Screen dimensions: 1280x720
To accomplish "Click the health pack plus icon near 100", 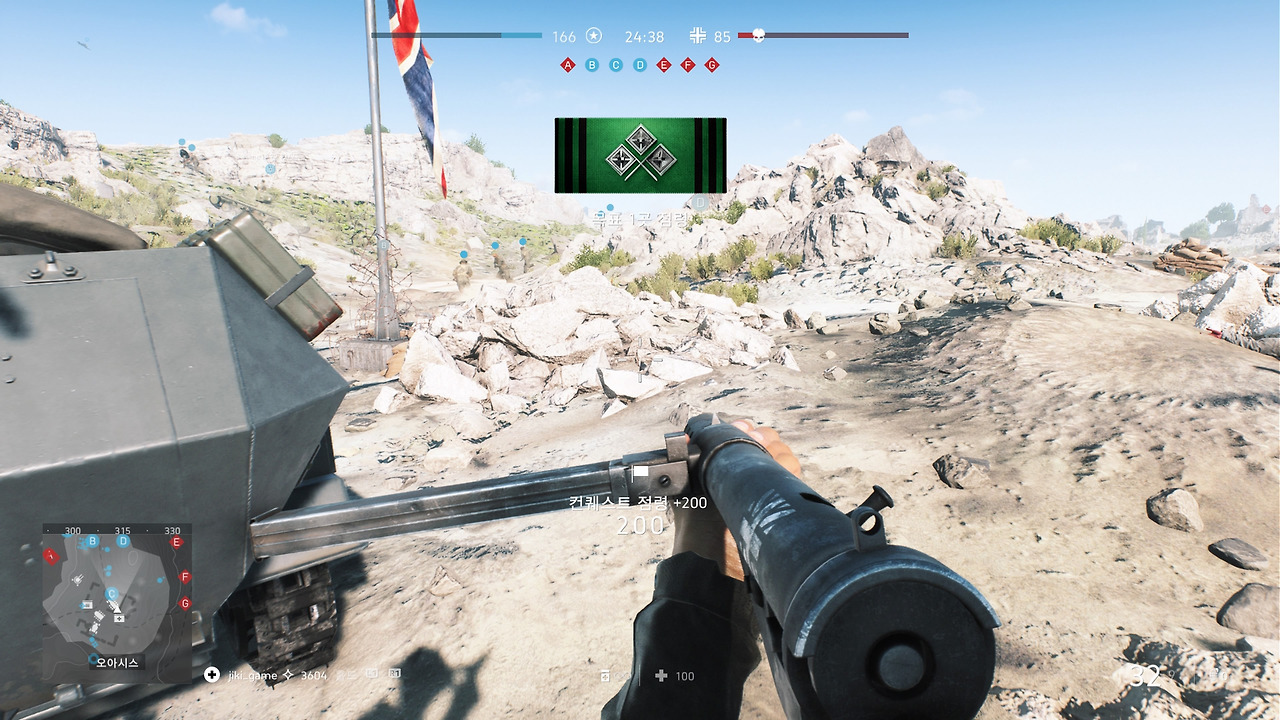I will tap(659, 676).
